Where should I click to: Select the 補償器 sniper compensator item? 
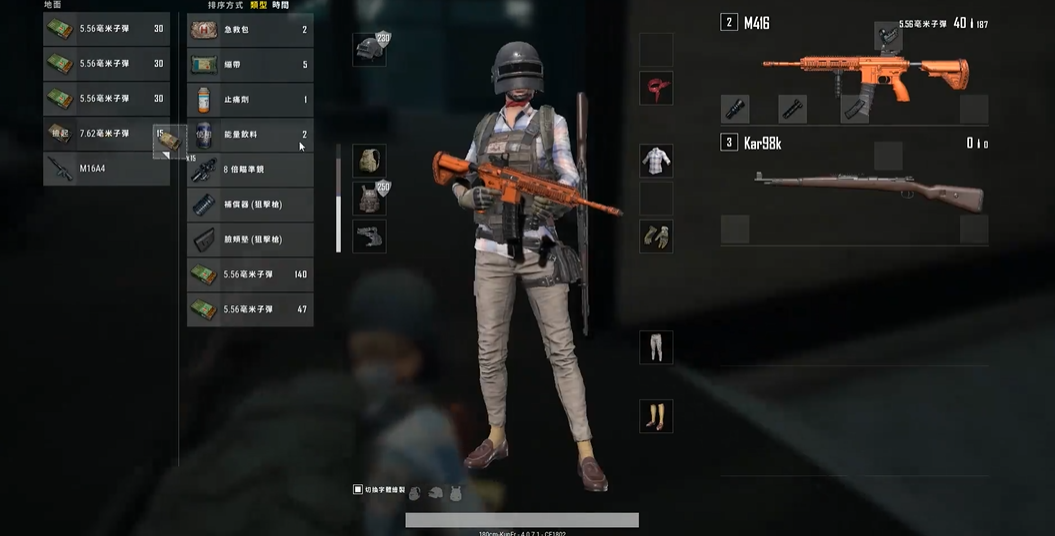pyautogui.click(x=250, y=204)
